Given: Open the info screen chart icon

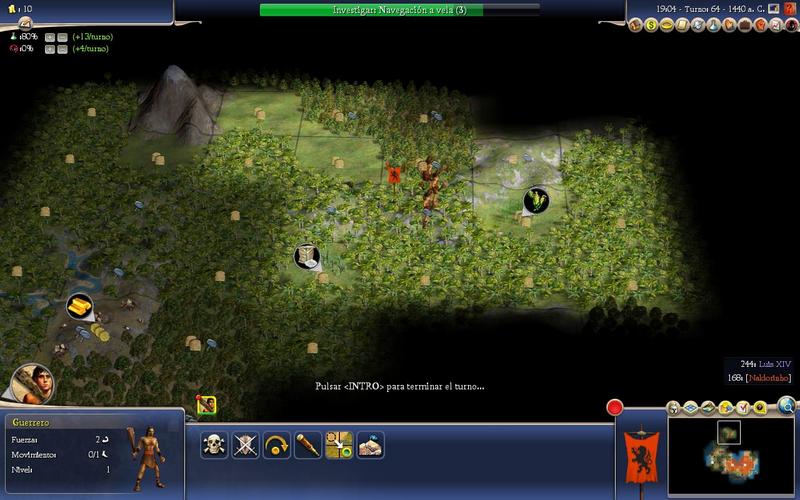Looking at the screenshot, I should (x=775, y=24).
